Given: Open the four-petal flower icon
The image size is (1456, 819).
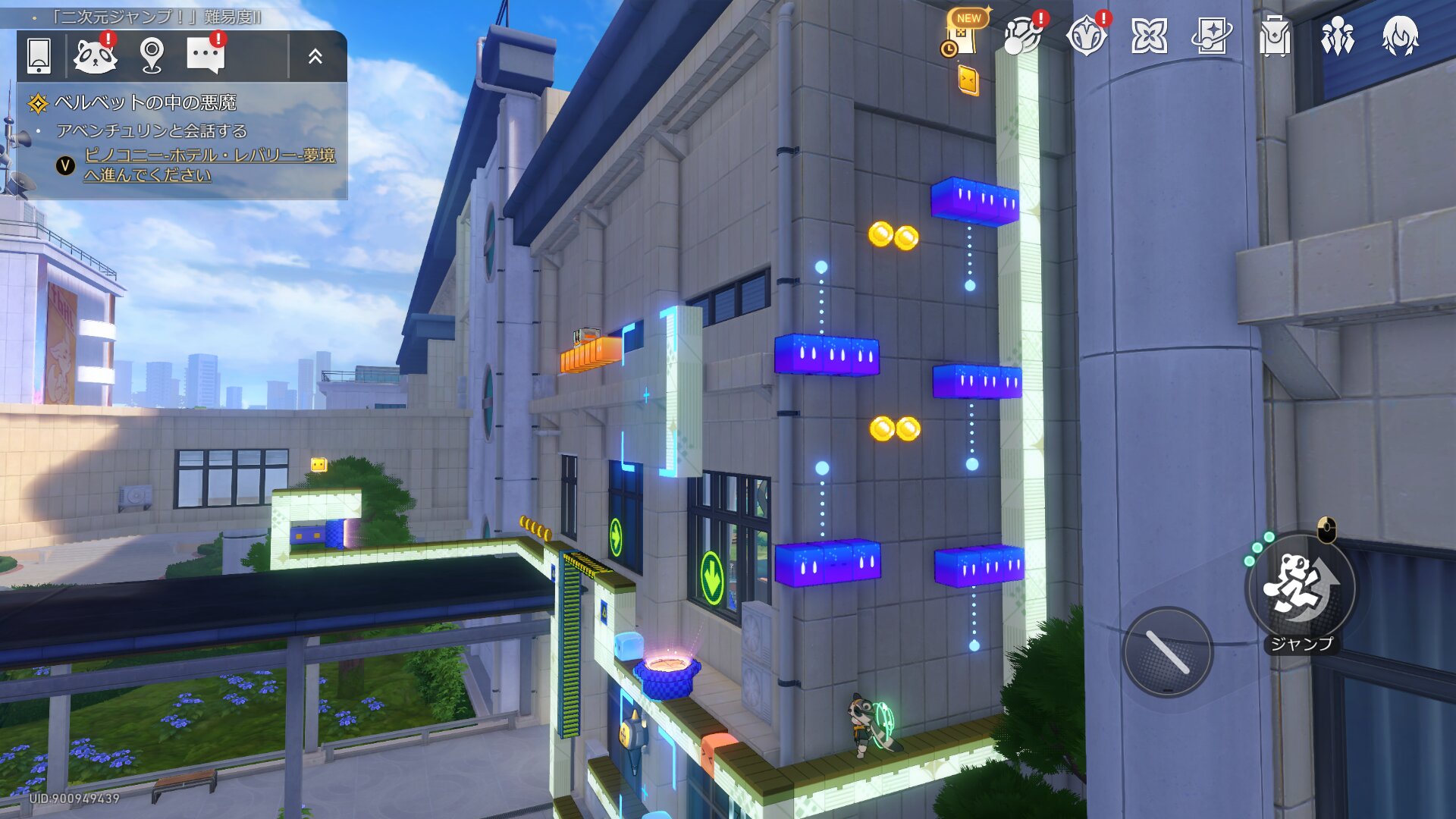Looking at the screenshot, I should [1149, 36].
